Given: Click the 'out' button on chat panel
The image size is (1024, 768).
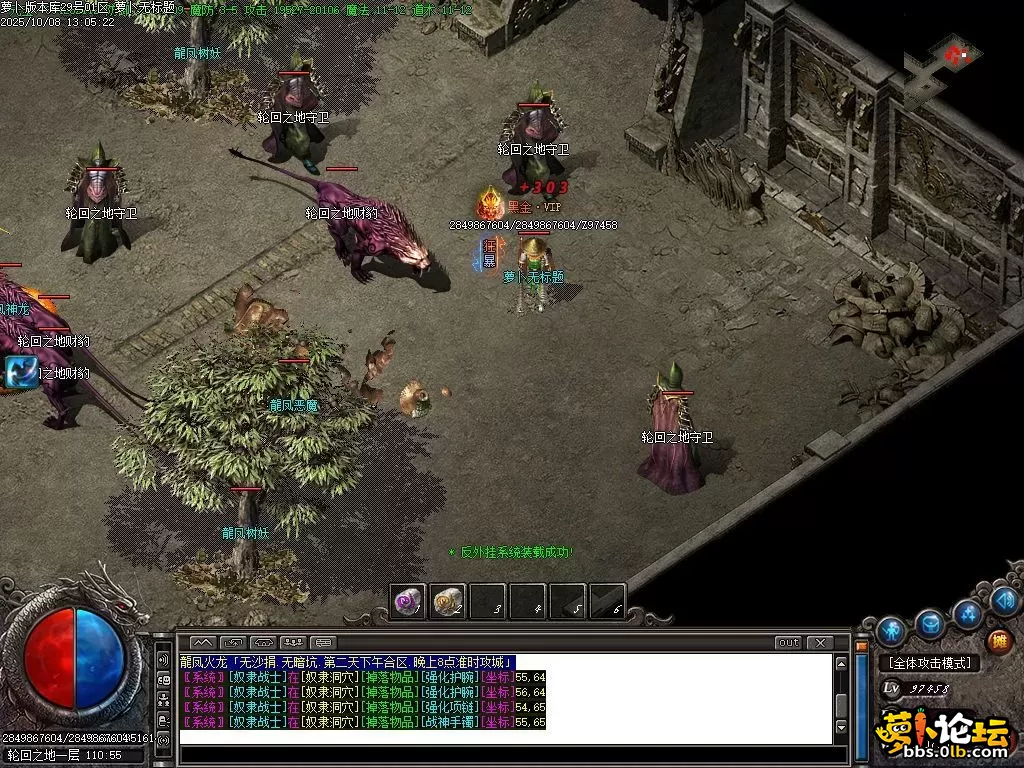Looking at the screenshot, I should pos(789,642).
